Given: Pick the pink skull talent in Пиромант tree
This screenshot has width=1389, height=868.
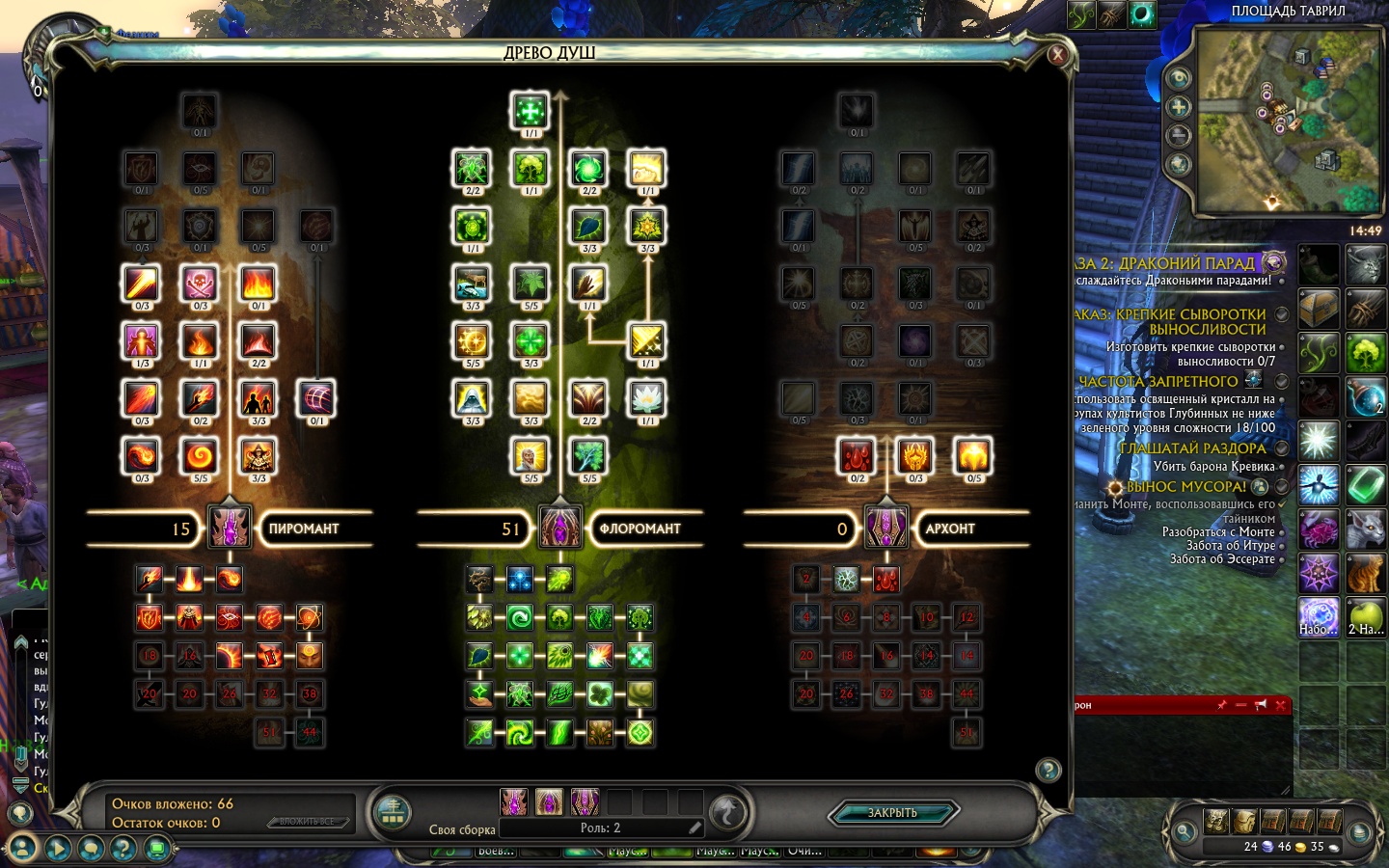Looking at the screenshot, I should coord(200,284).
